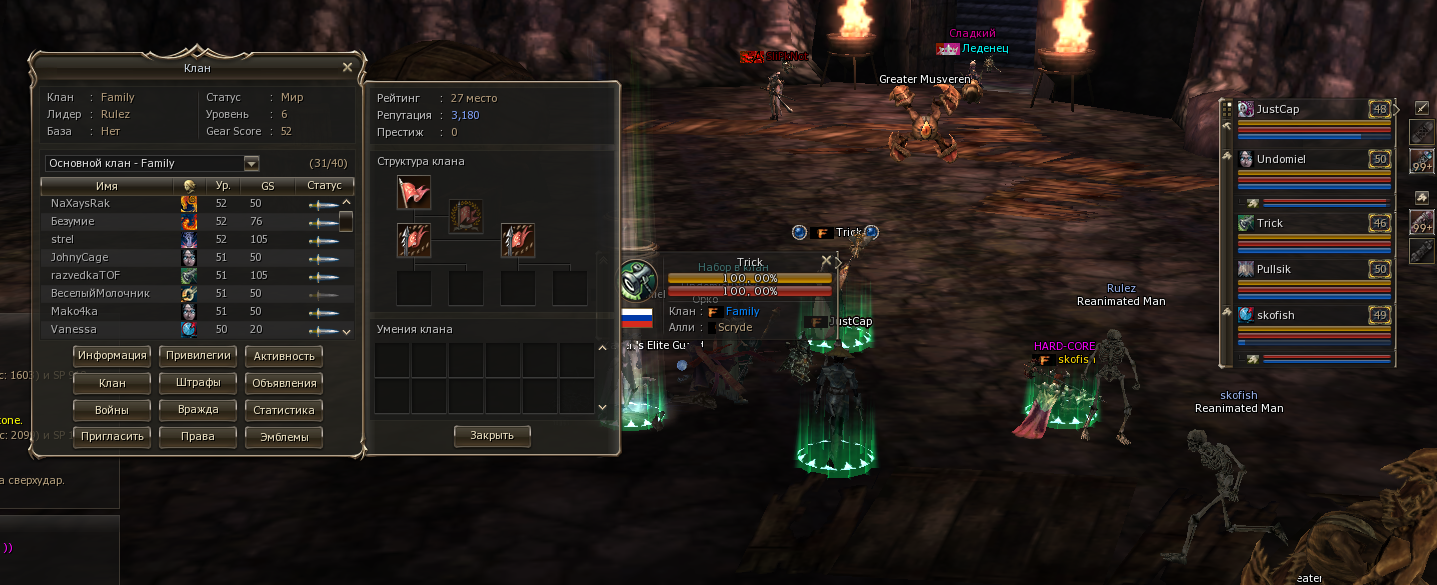The height and width of the screenshot is (585, 1437).
Task: Click Пригласить to invite a player
Action: pos(112,437)
